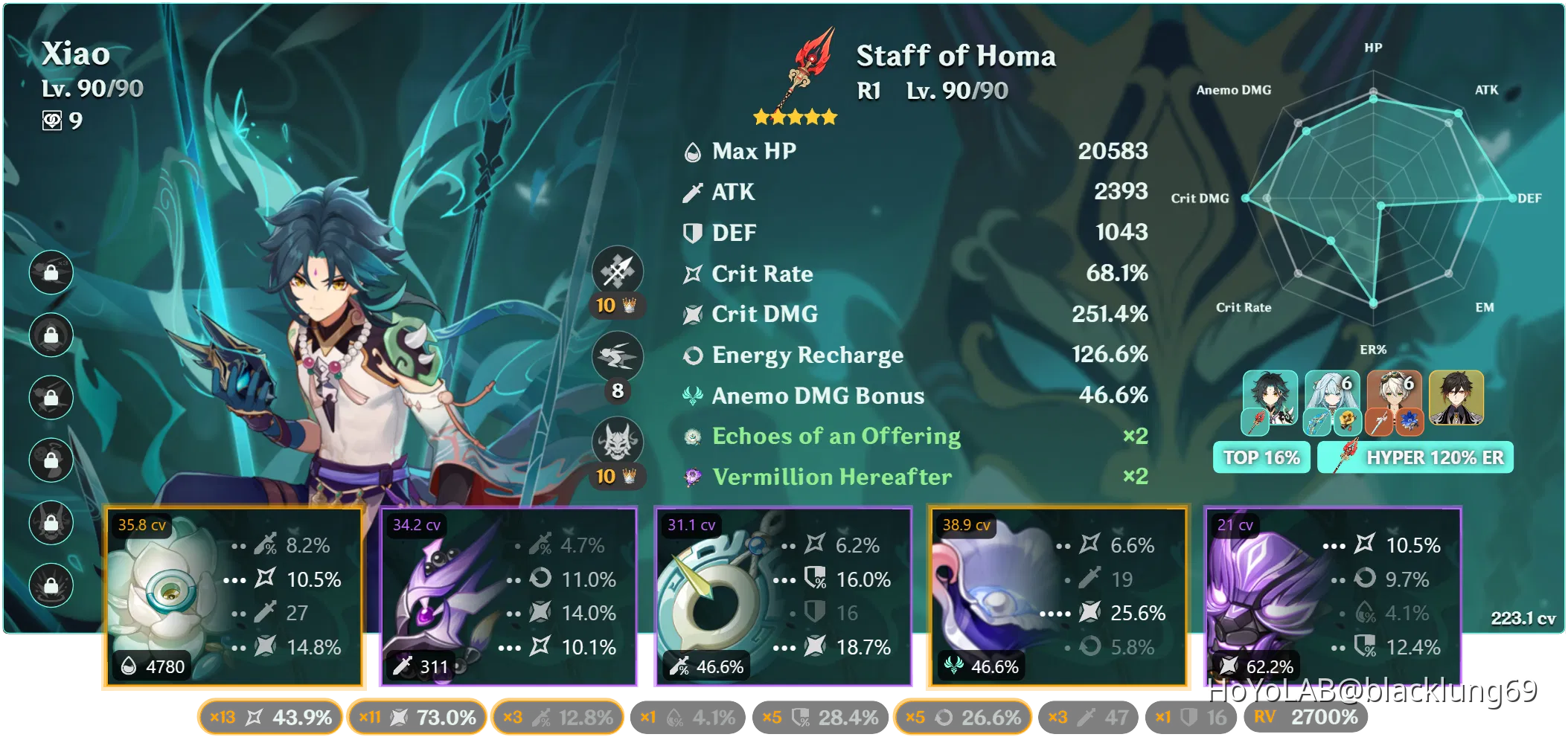The height and width of the screenshot is (740, 1568).
Task: Unlock the third constellation lock
Action: tap(50, 397)
